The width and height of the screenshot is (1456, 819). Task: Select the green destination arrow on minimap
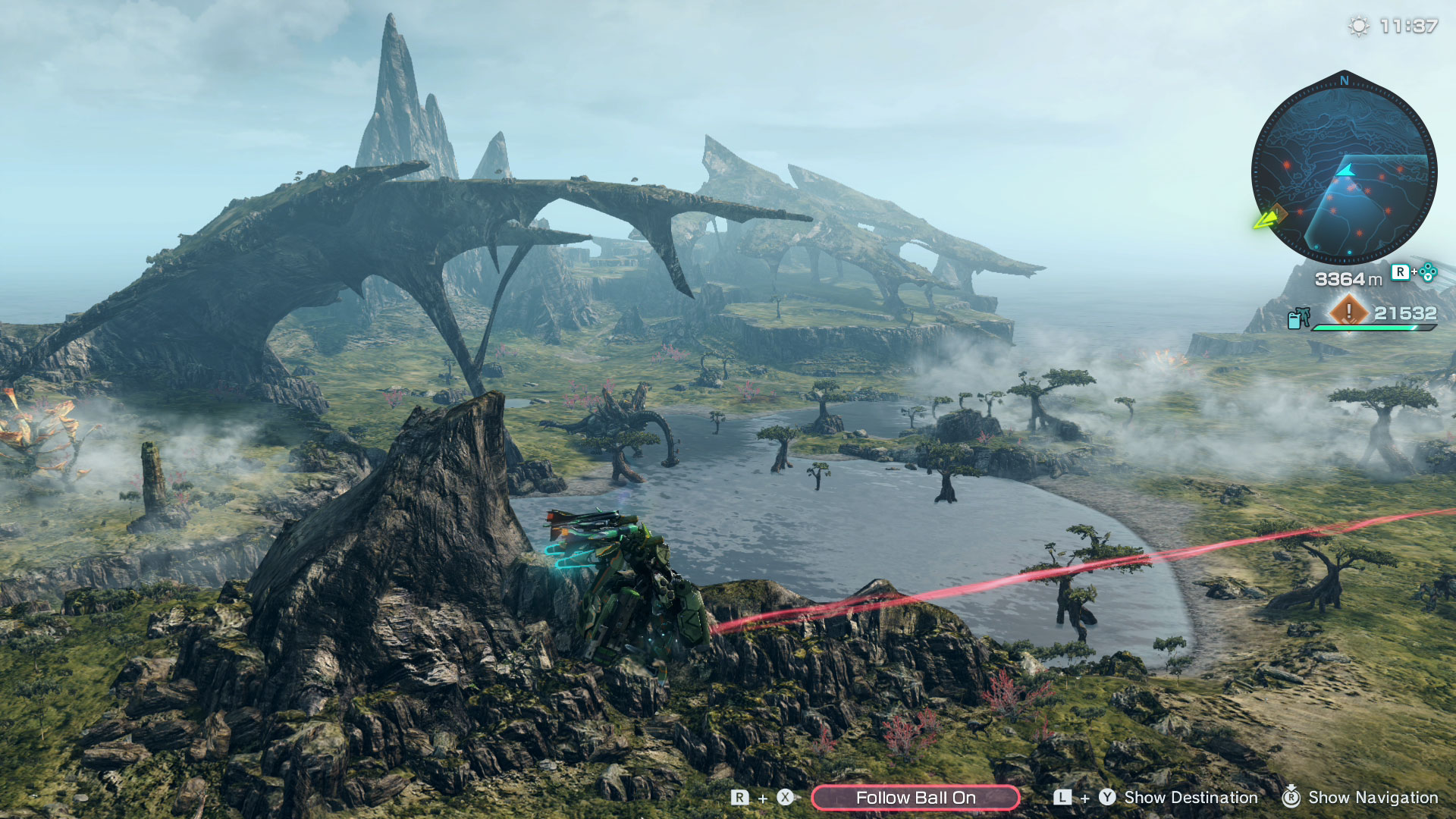coord(1265,221)
